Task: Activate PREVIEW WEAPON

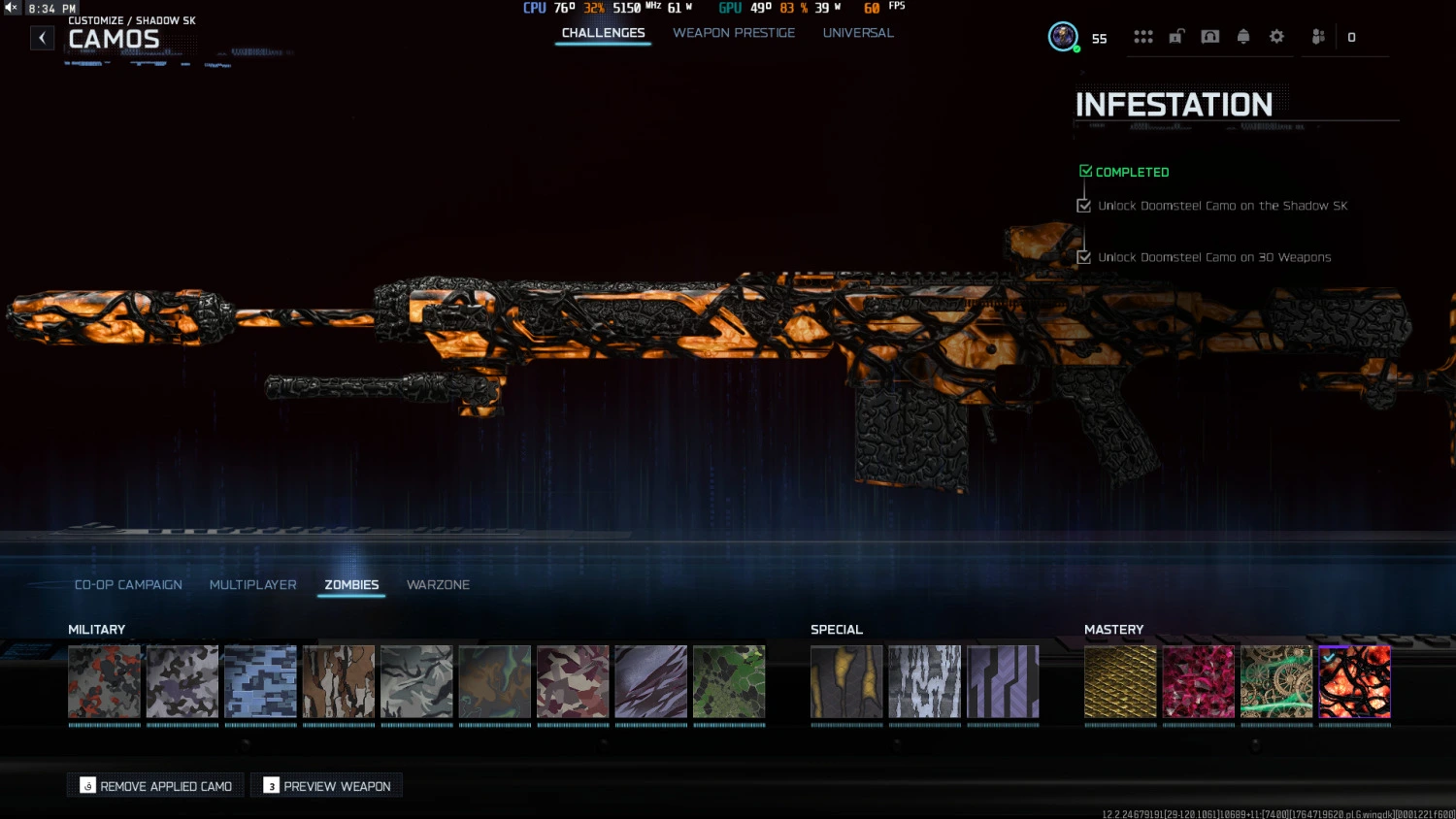Action: [x=326, y=785]
